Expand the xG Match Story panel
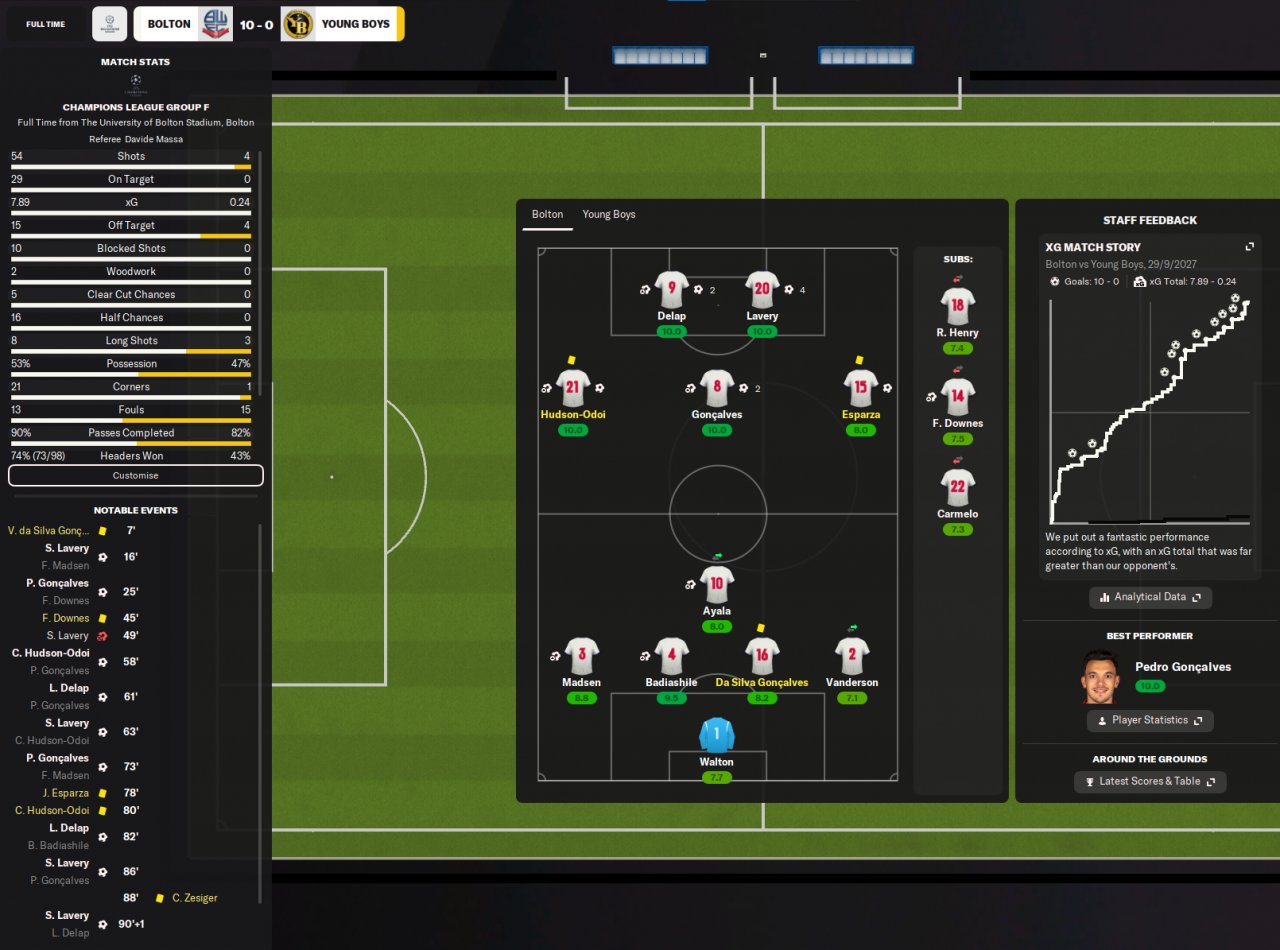The image size is (1280, 950). 1249,247
